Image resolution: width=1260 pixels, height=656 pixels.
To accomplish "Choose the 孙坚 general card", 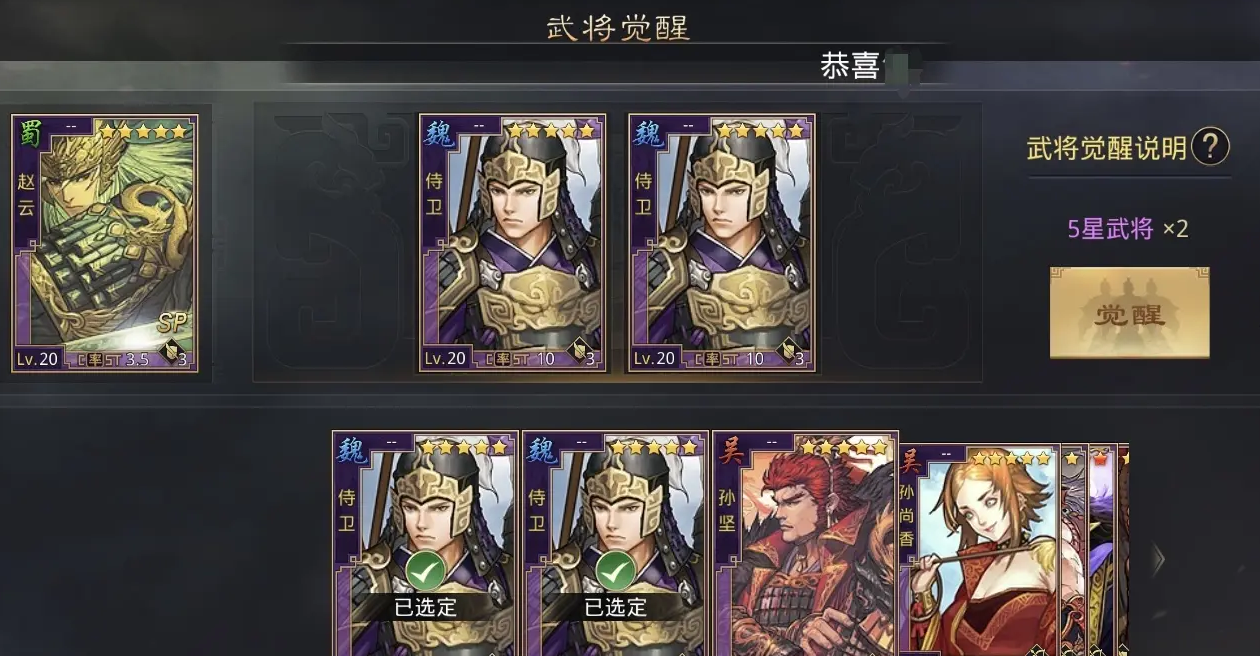I will pos(805,545).
